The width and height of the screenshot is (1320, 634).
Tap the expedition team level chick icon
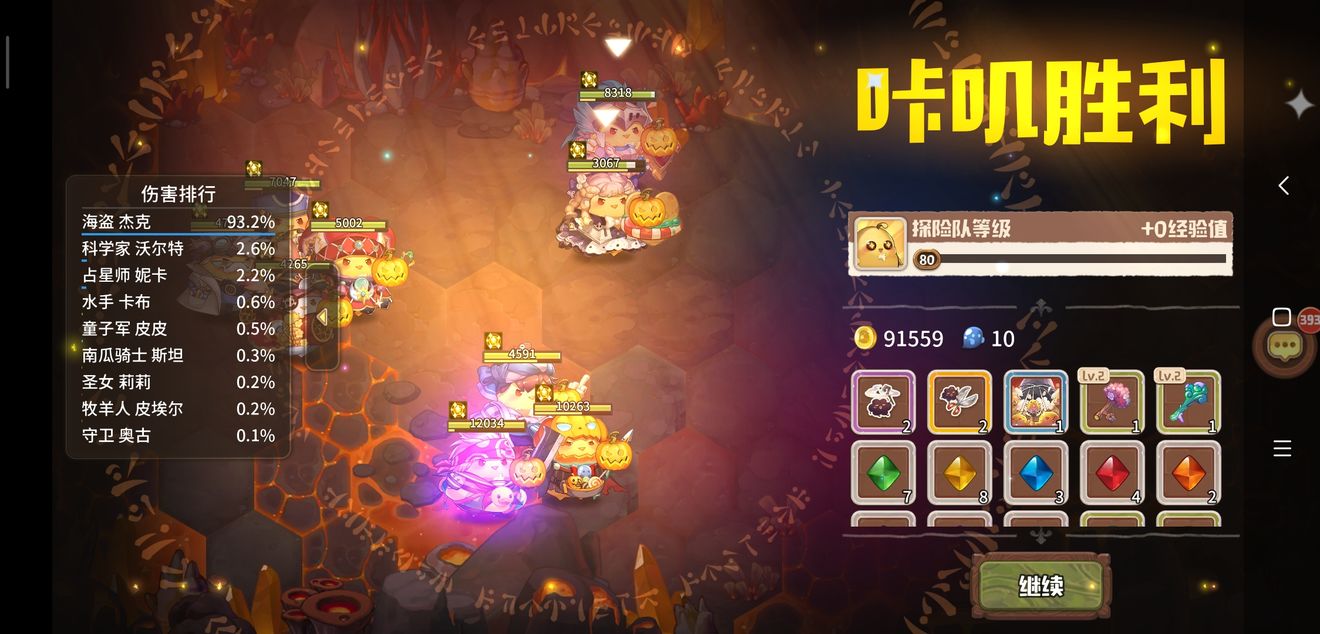881,243
